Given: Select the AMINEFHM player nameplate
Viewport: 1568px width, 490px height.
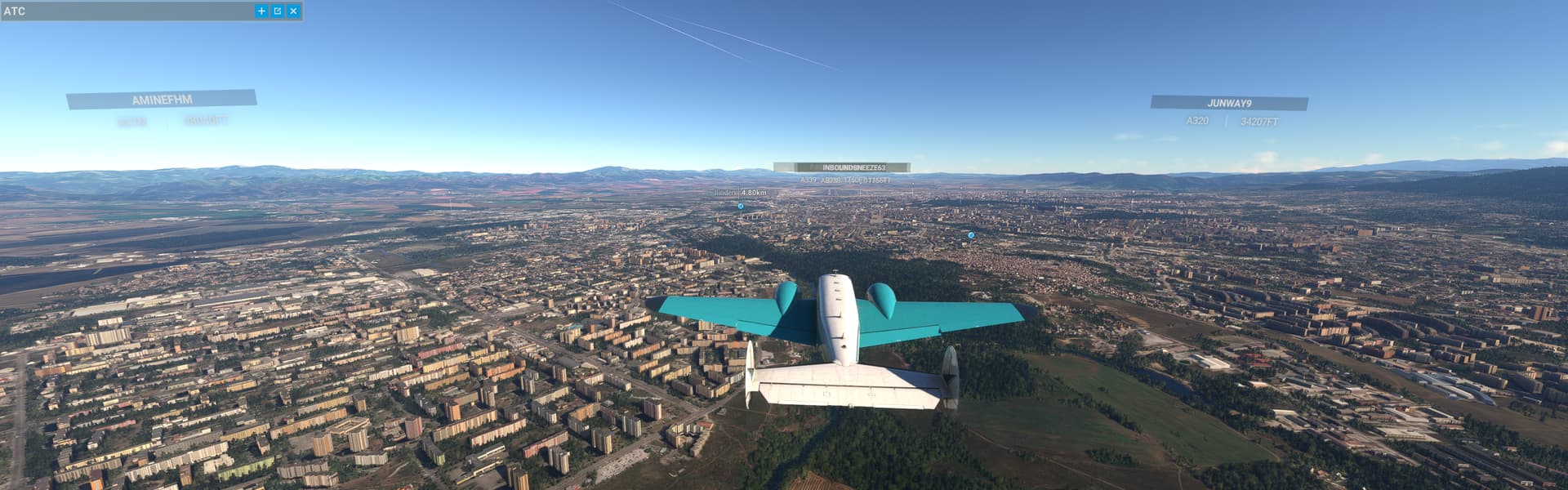Looking at the screenshot, I should 162,100.
